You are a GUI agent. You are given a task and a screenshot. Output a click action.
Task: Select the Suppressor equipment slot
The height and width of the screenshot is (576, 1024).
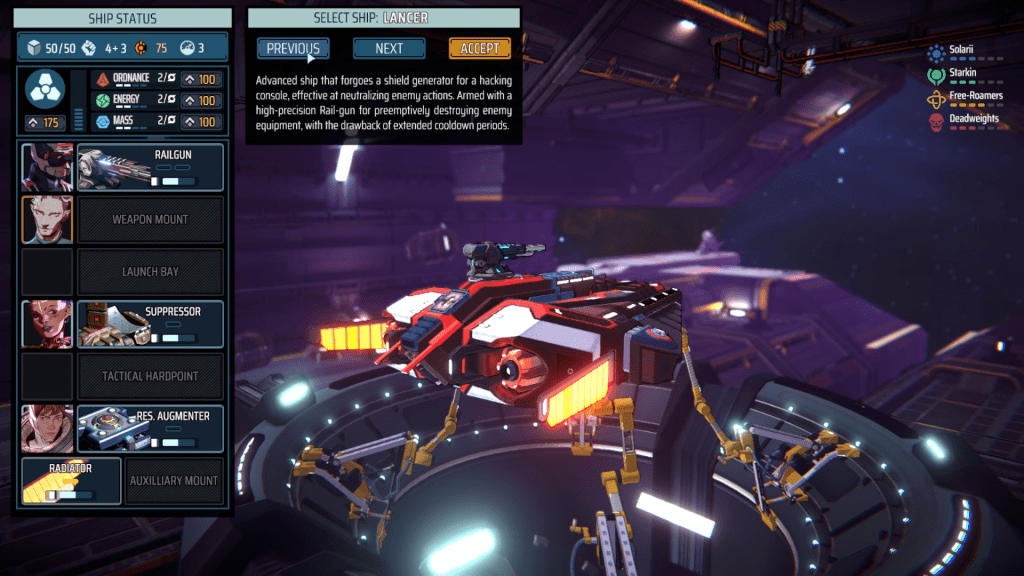point(150,324)
